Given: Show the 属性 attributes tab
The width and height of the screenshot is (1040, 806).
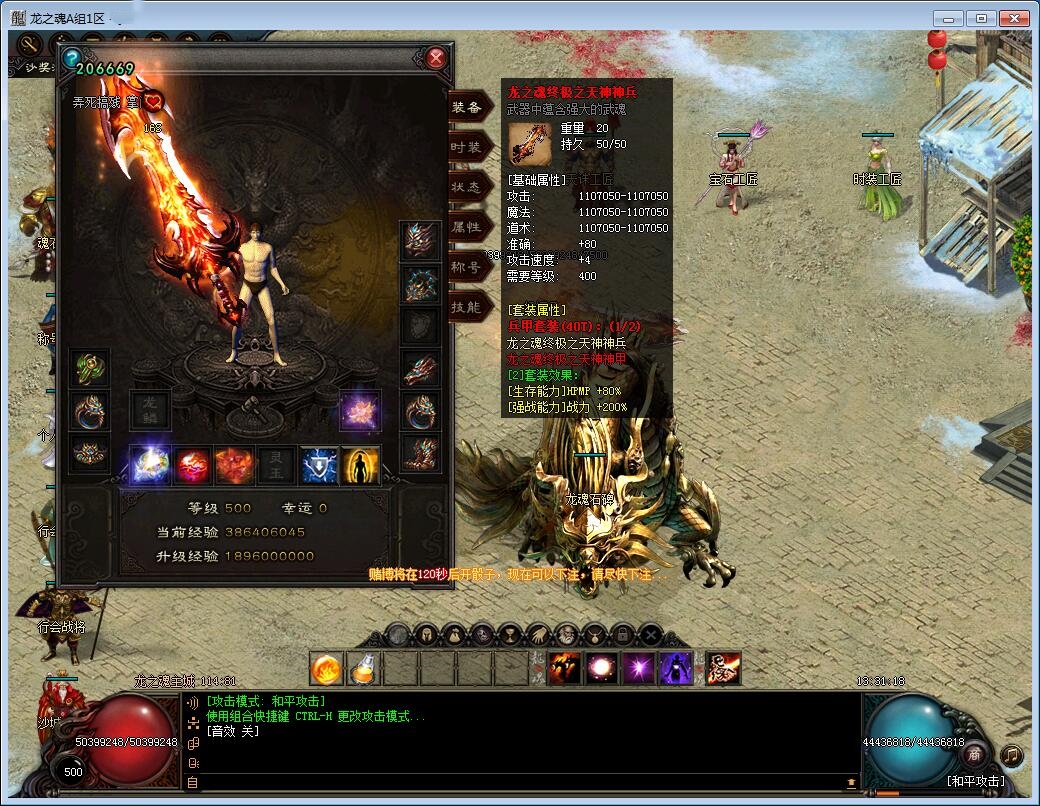Looking at the screenshot, I should (x=467, y=227).
